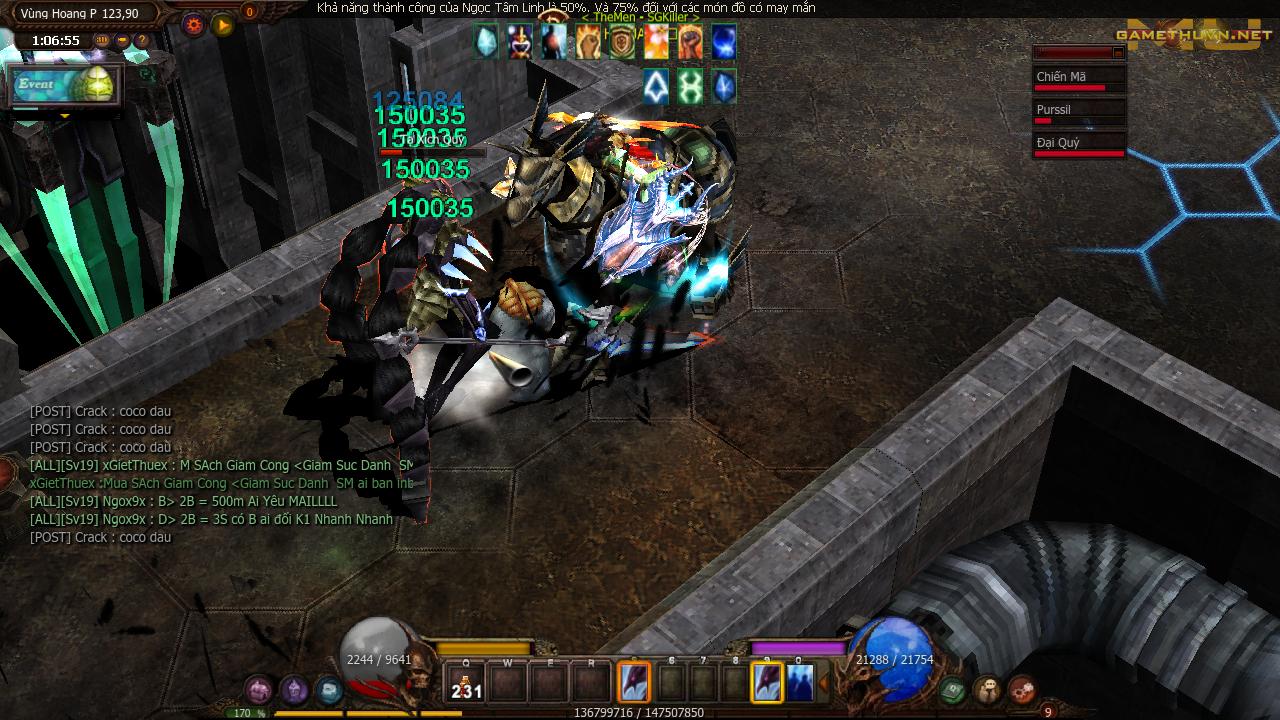Select party member Purssil
Viewport: 1280px width, 720px height.
point(1079,111)
